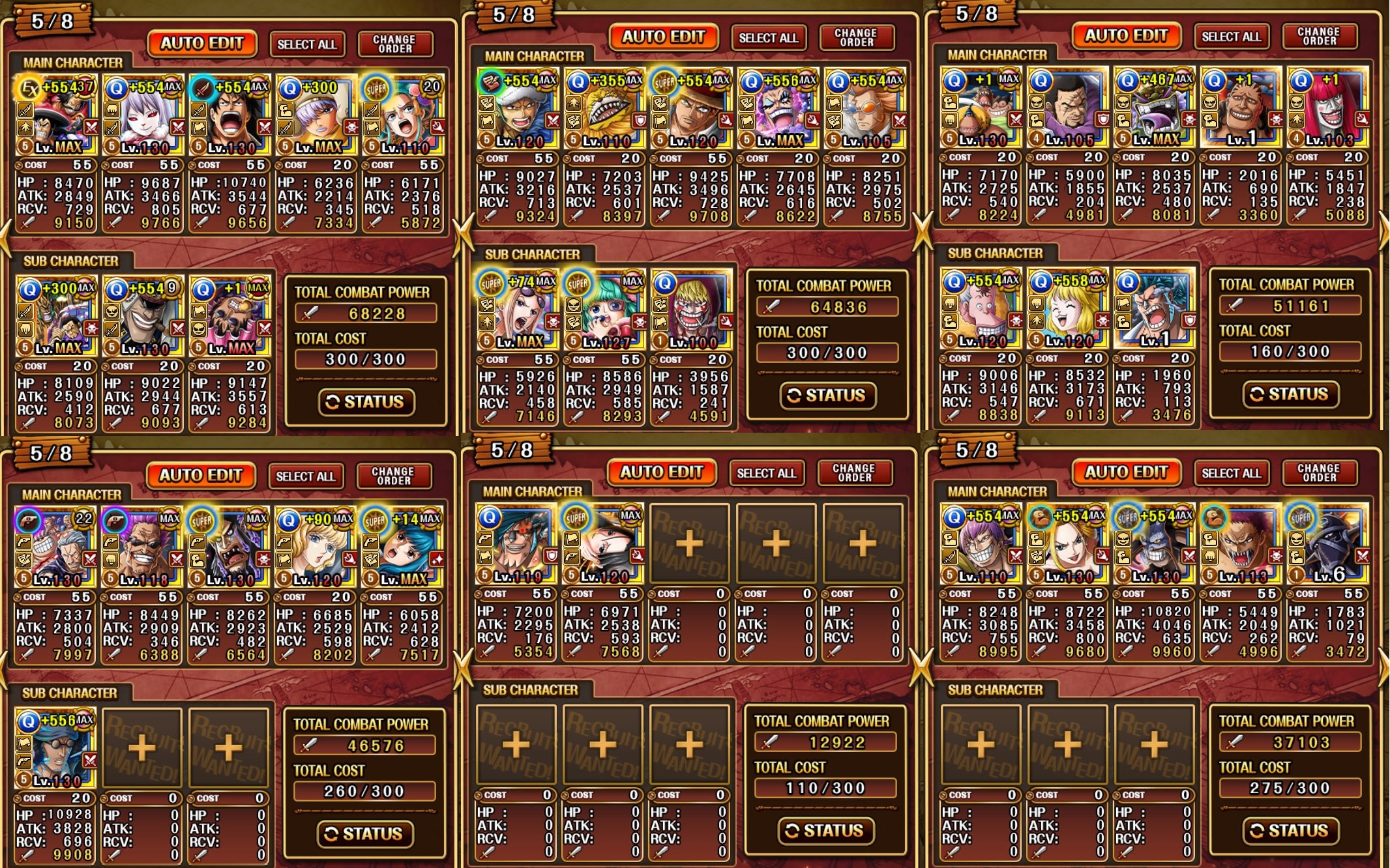
Task: Use CHANGE ORDER on the 64836 combat power team
Action: (855, 37)
